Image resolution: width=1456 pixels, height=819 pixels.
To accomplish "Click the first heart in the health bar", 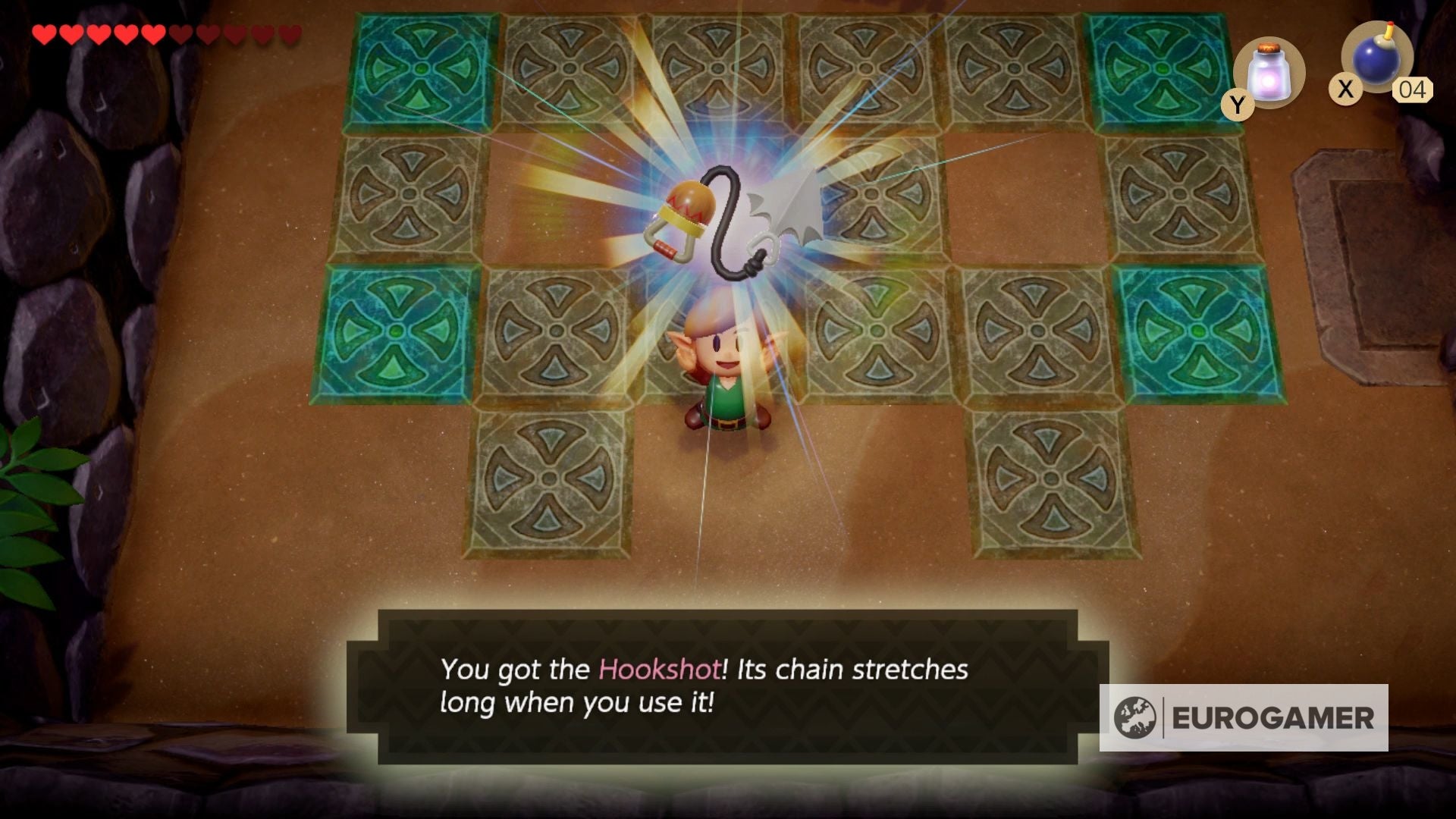I will 44,34.
